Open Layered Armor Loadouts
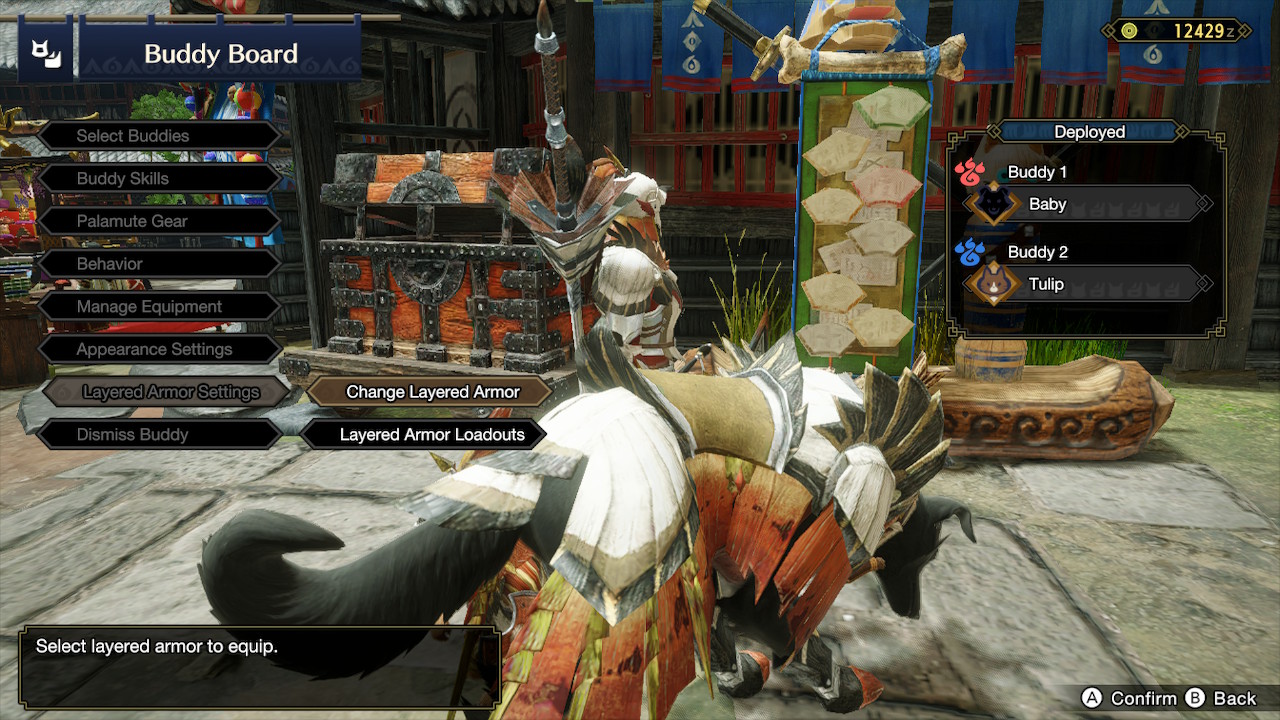The image size is (1280, 720). [x=432, y=435]
